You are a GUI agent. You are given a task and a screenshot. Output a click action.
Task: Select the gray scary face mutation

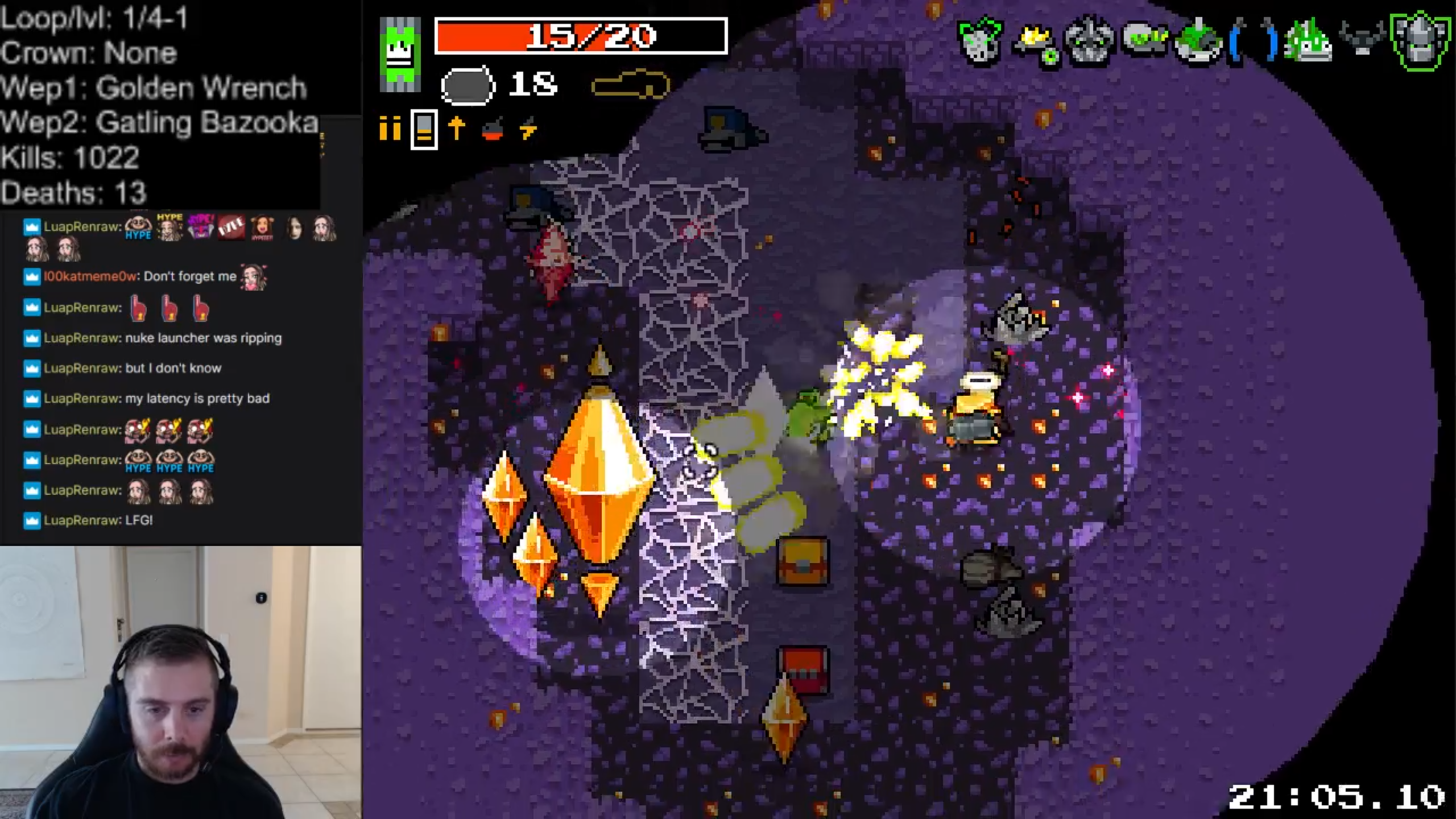pos(1089,40)
